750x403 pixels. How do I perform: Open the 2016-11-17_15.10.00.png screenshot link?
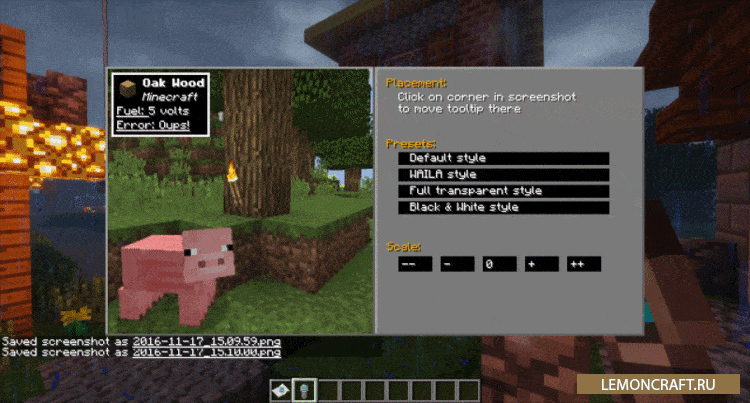coord(206,352)
